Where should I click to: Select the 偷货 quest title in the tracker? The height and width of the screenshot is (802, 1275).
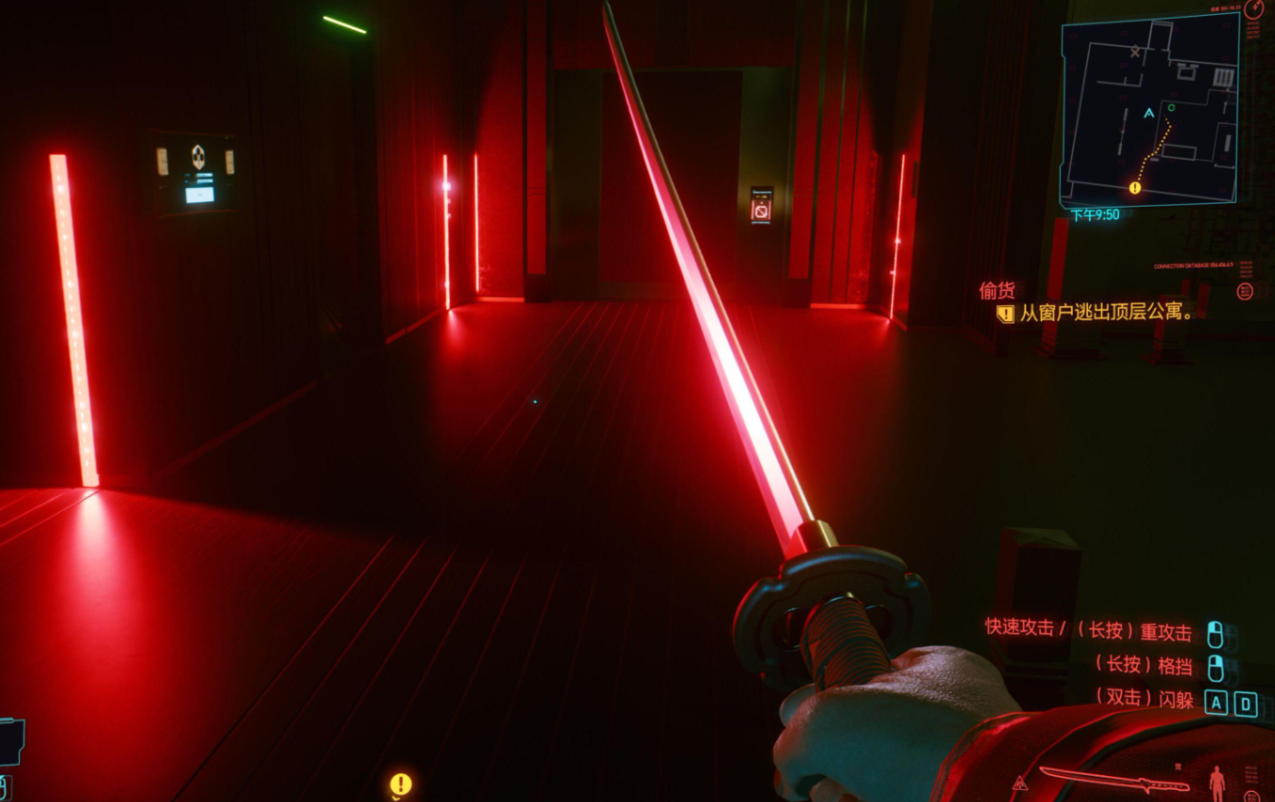[997, 290]
